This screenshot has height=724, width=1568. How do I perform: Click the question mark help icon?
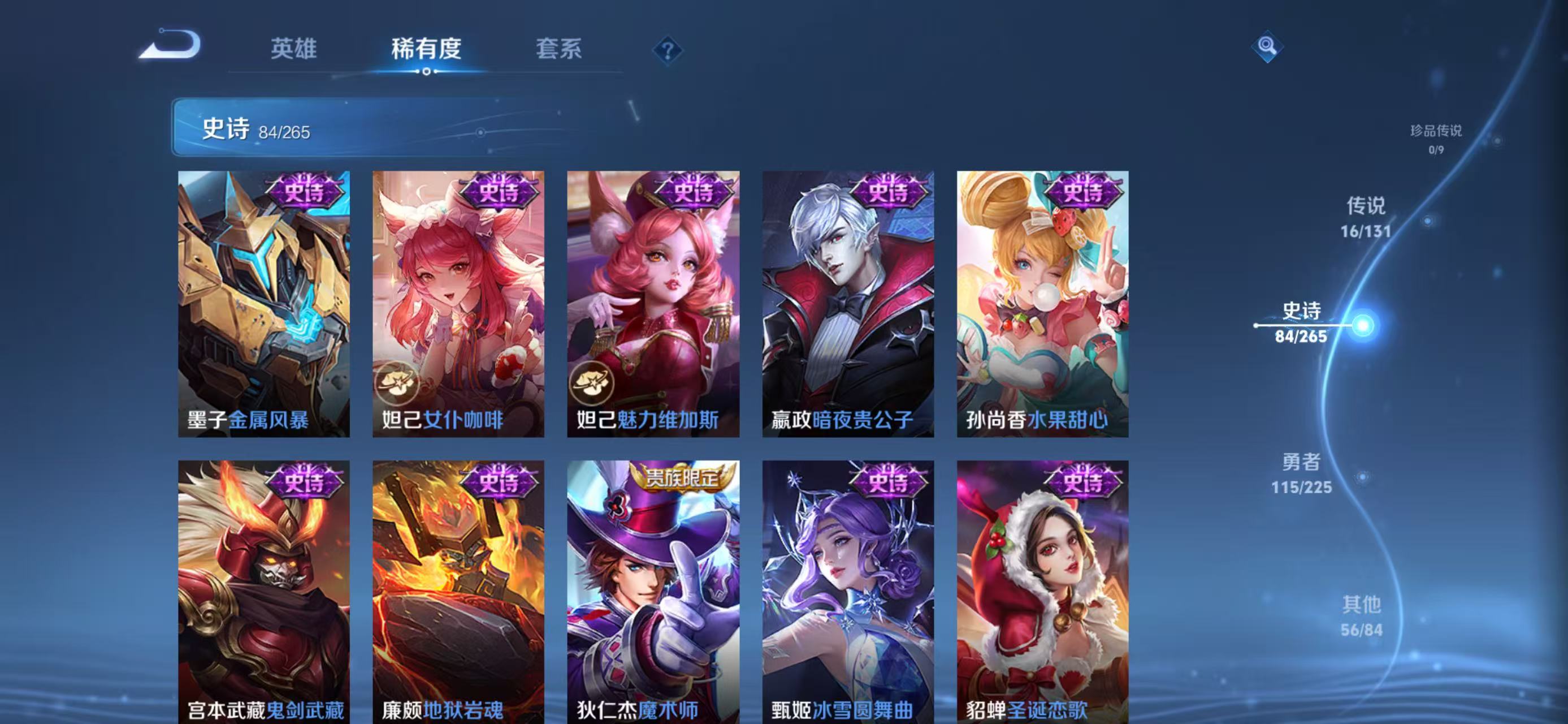667,50
